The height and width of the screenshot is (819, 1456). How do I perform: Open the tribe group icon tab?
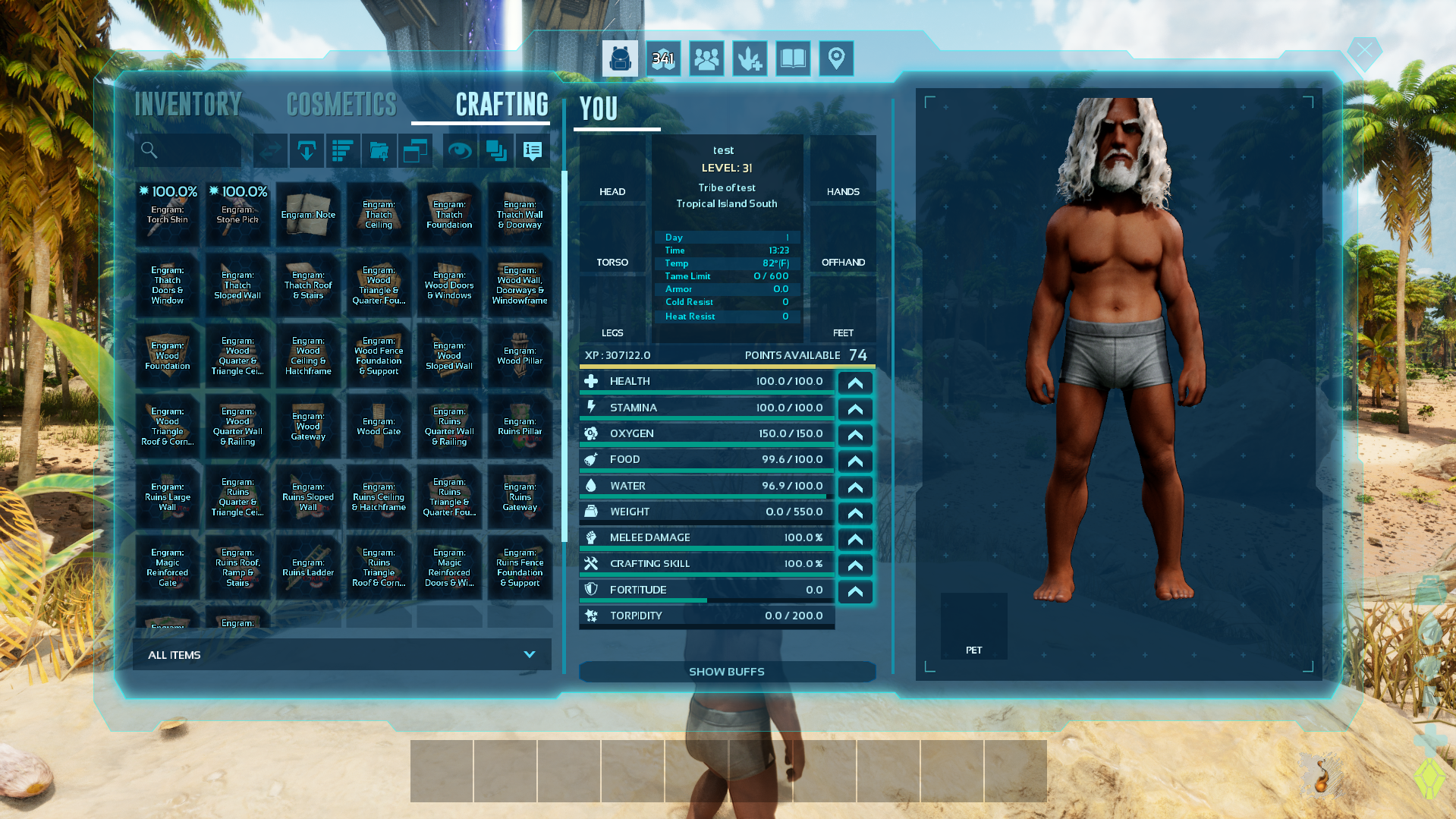[x=706, y=58]
